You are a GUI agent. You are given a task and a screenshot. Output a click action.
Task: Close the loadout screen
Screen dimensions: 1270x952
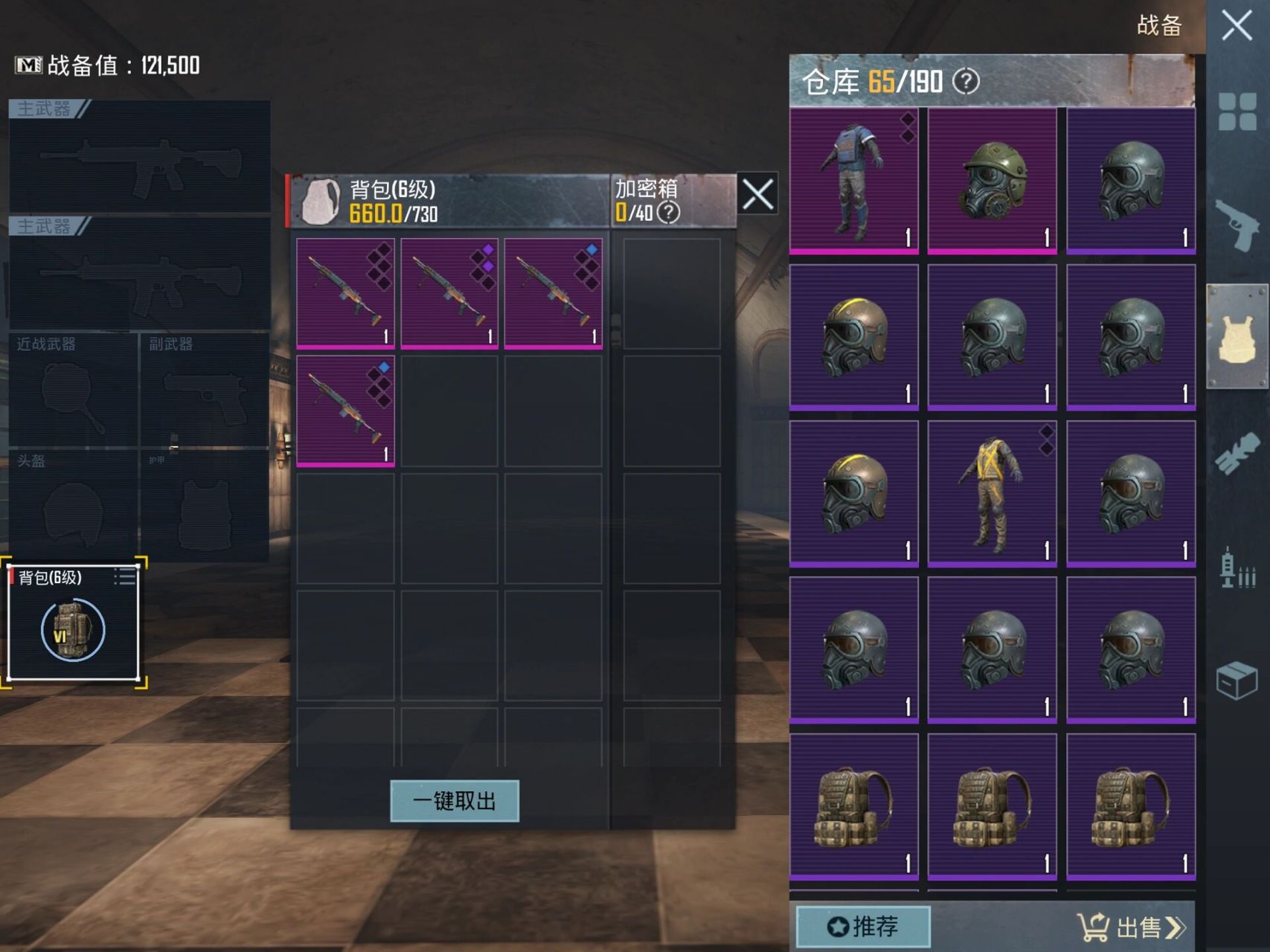(x=1237, y=26)
